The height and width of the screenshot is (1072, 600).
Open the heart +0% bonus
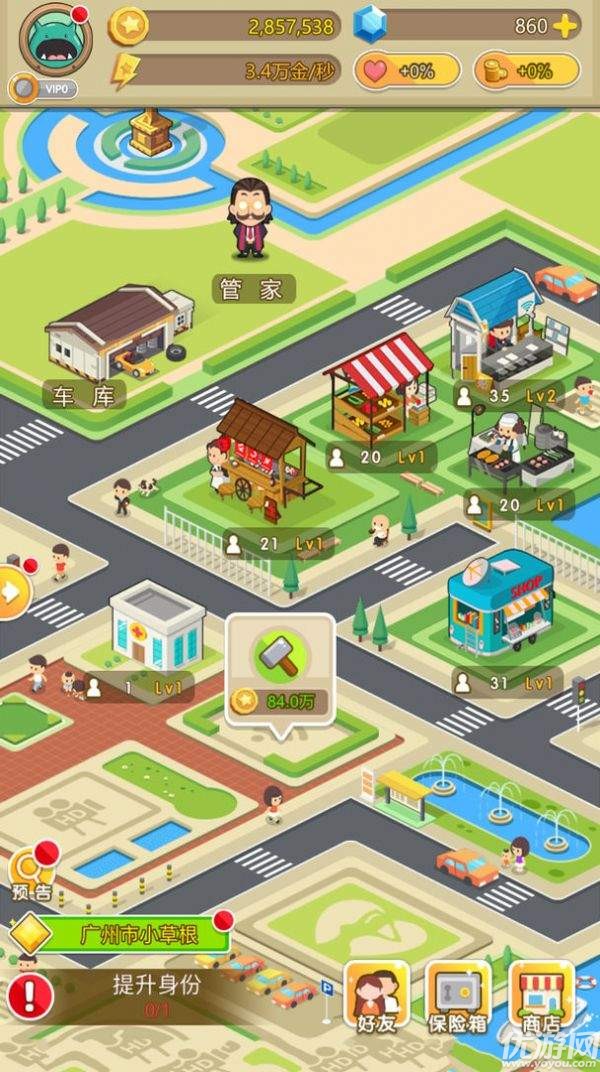[x=407, y=71]
